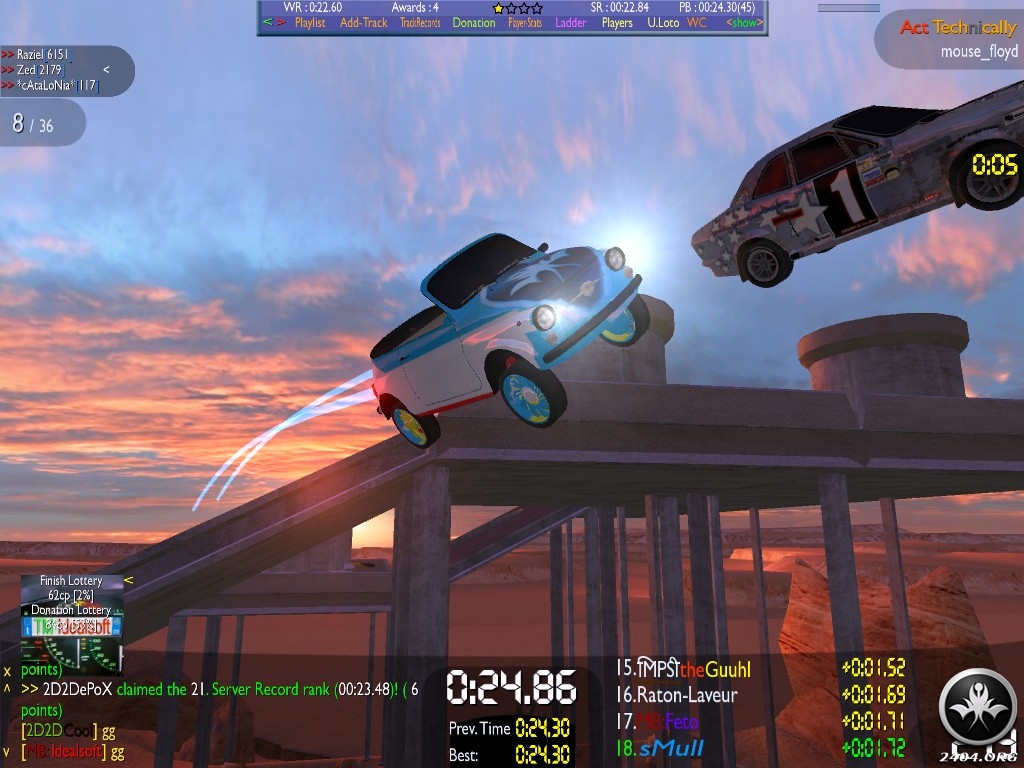The width and height of the screenshot is (1024, 768).
Task: Close the chat with the yellow x
Action: 7,670
